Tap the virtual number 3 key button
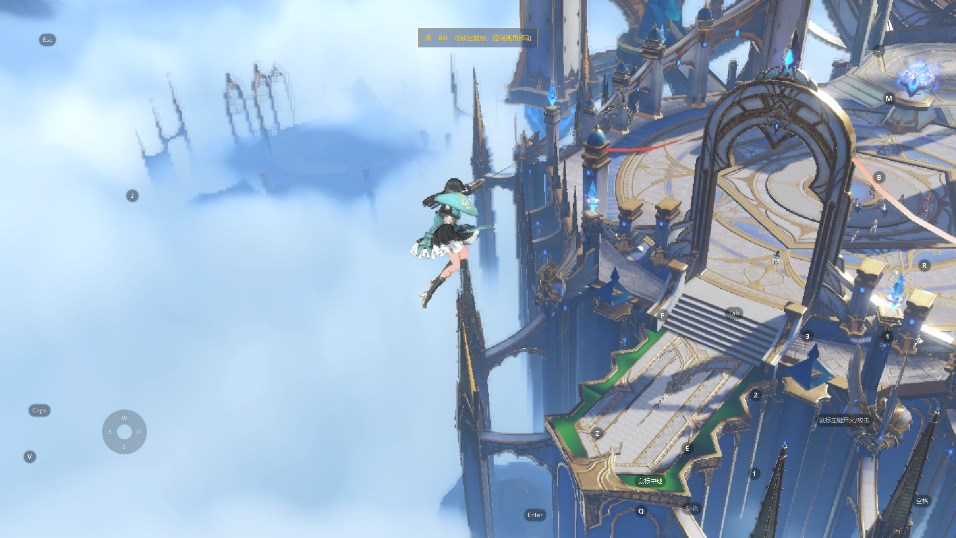This screenshot has height=538, width=956. click(x=808, y=337)
